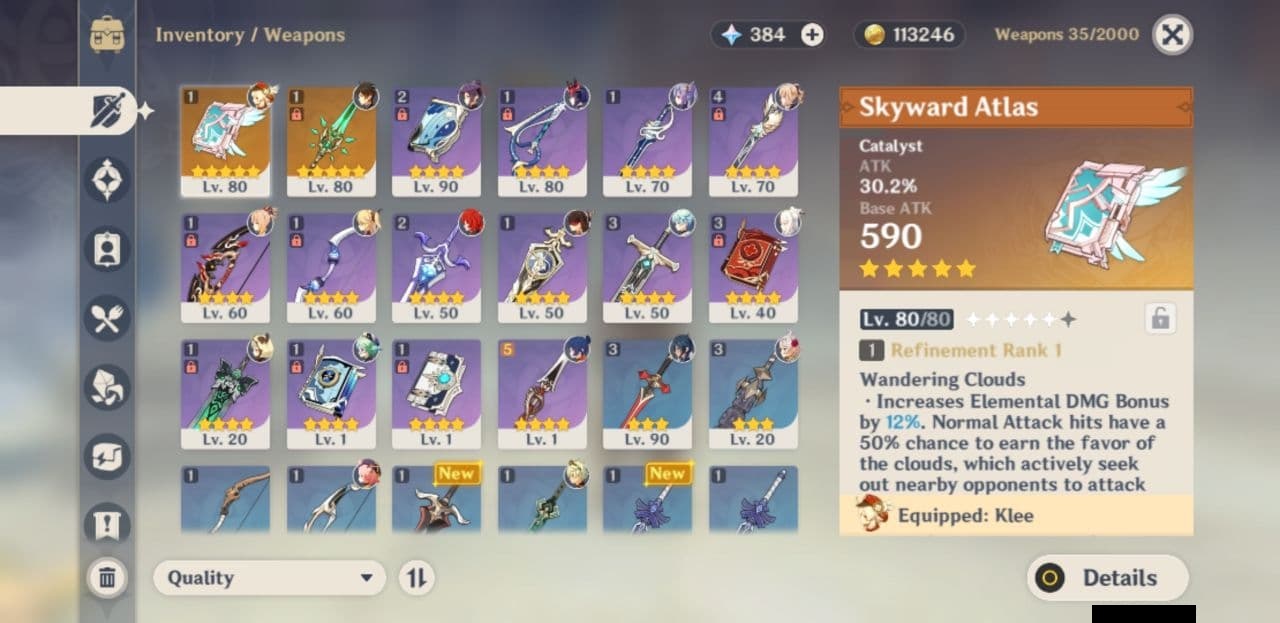This screenshot has height=623, width=1280.
Task: Choose the Lv. 90 four-star catalyst
Action: pyautogui.click(x=436, y=141)
